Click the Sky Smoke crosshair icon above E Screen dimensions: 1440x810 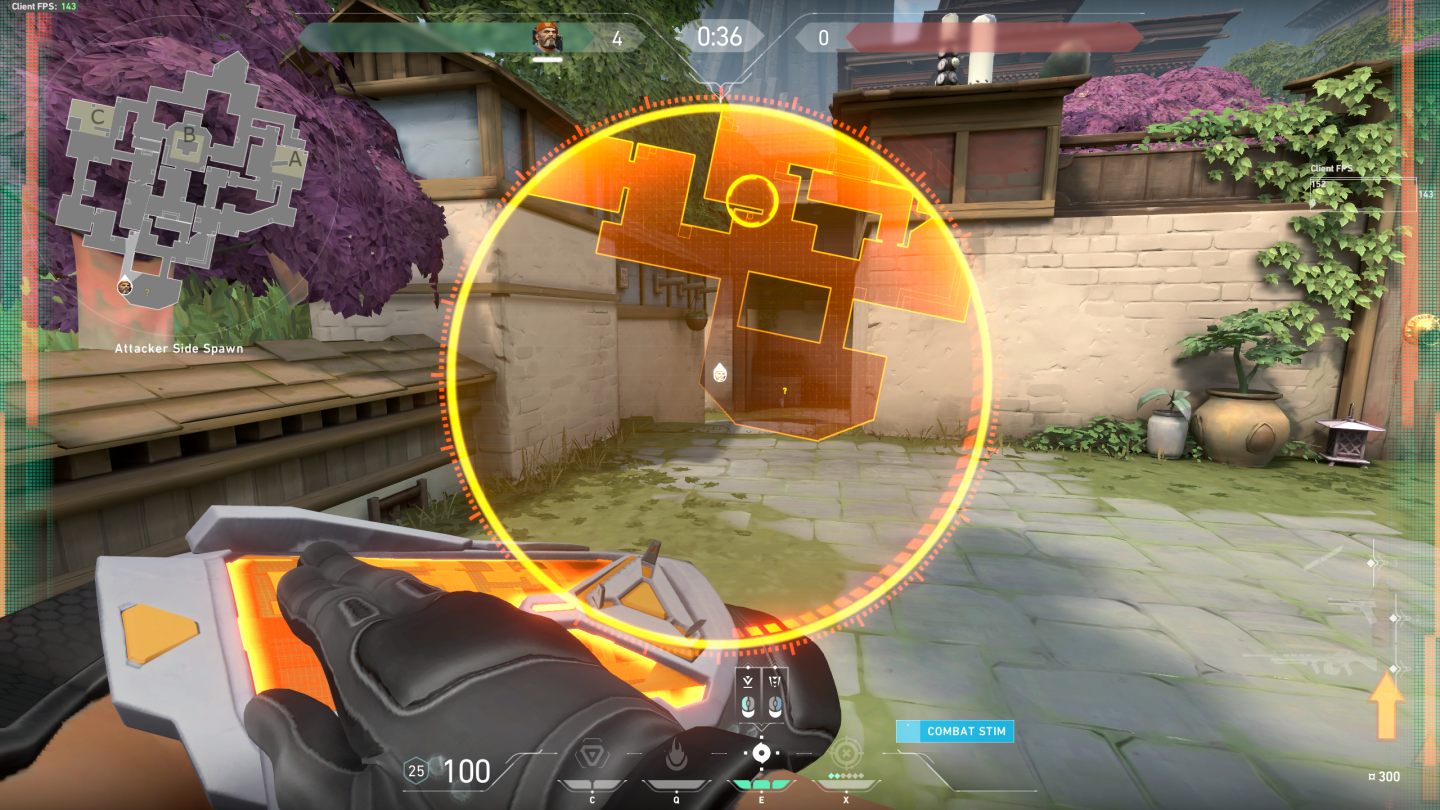tap(762, 752)
